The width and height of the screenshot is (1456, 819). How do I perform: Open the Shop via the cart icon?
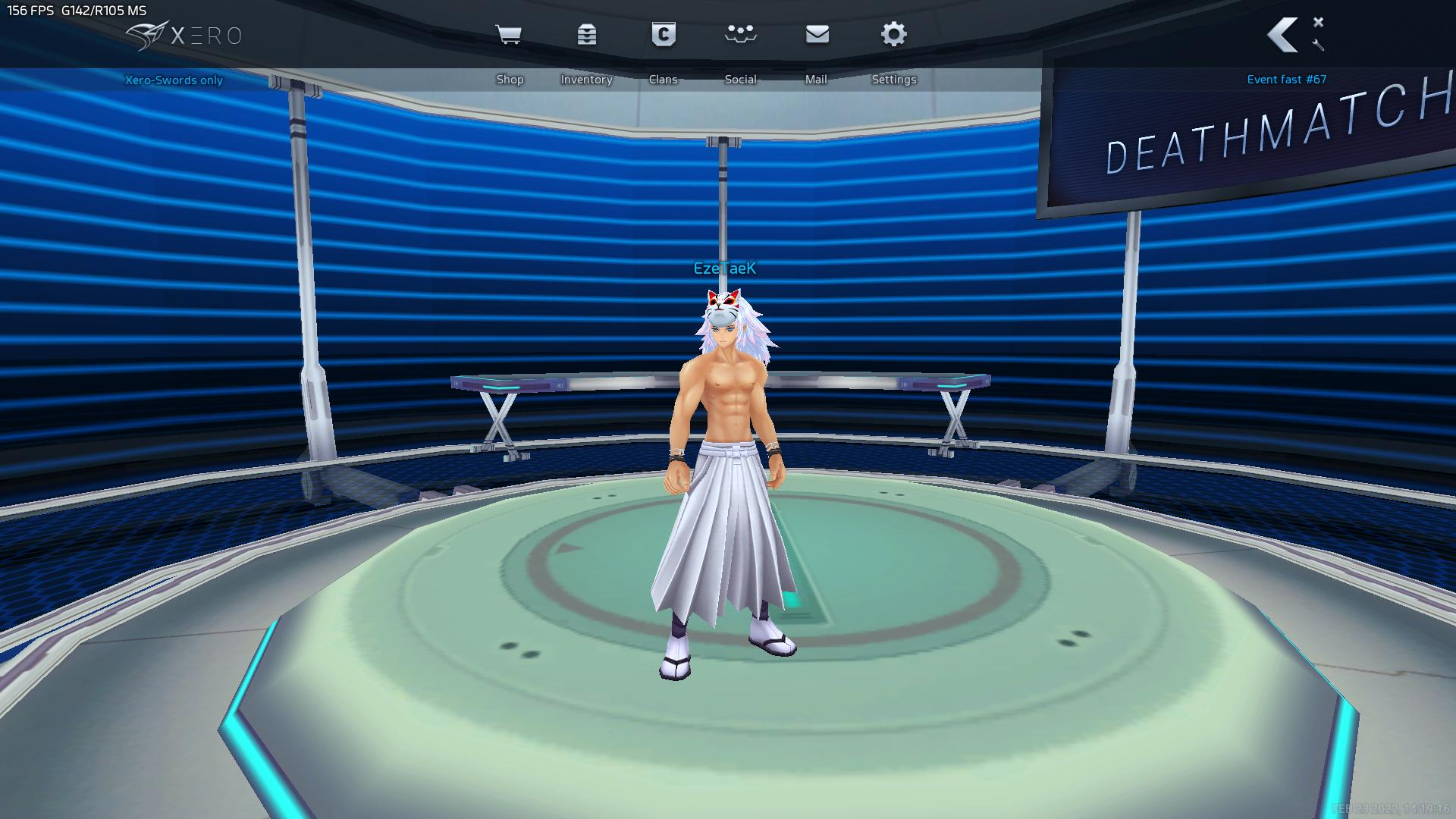click(508, 35)
